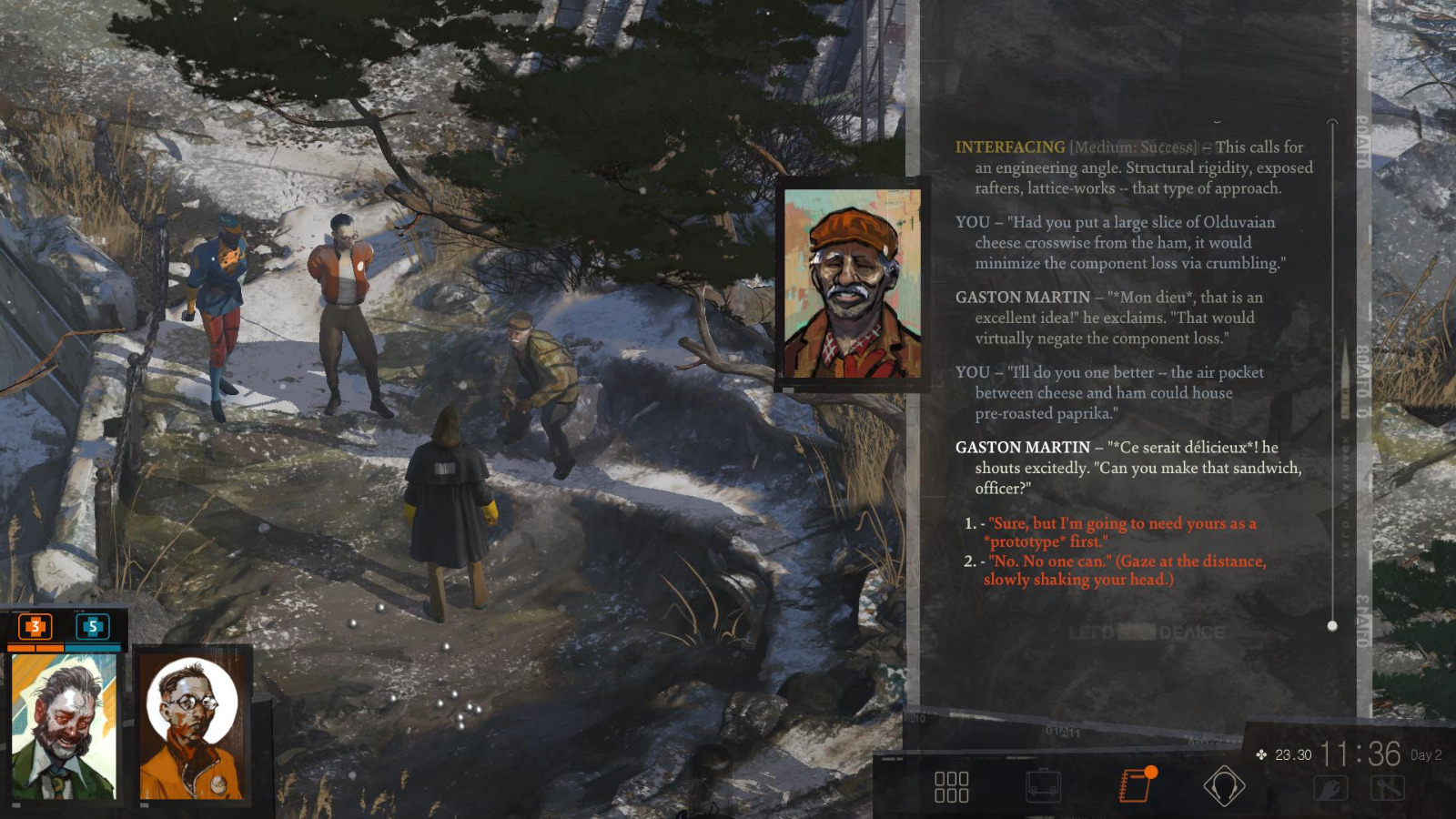Screen dimensions: 1456x819
Task: Choose the 'Sure, but I'm going to need yours' reply
Action: (x=1119, y=532)
